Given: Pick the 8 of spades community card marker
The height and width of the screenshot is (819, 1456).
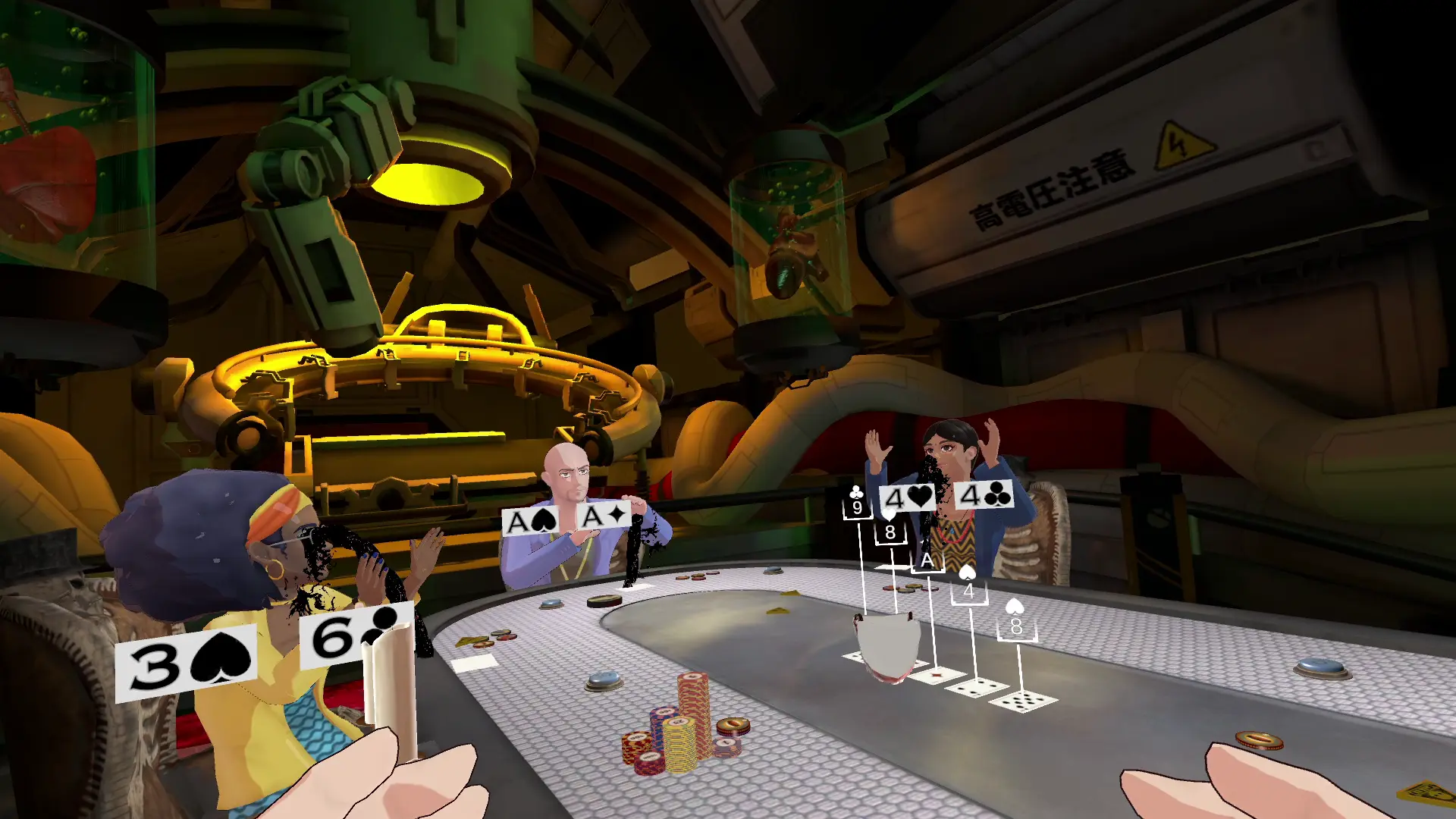Looking at the screenshot, I should 1016,621.
